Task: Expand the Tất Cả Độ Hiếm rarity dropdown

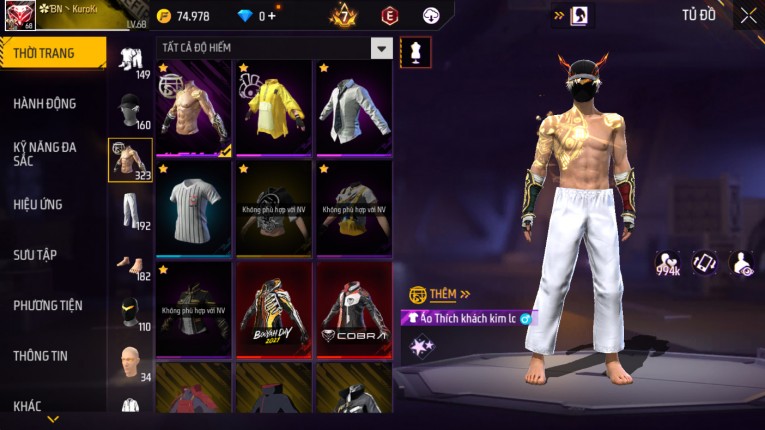Action: 381,48
